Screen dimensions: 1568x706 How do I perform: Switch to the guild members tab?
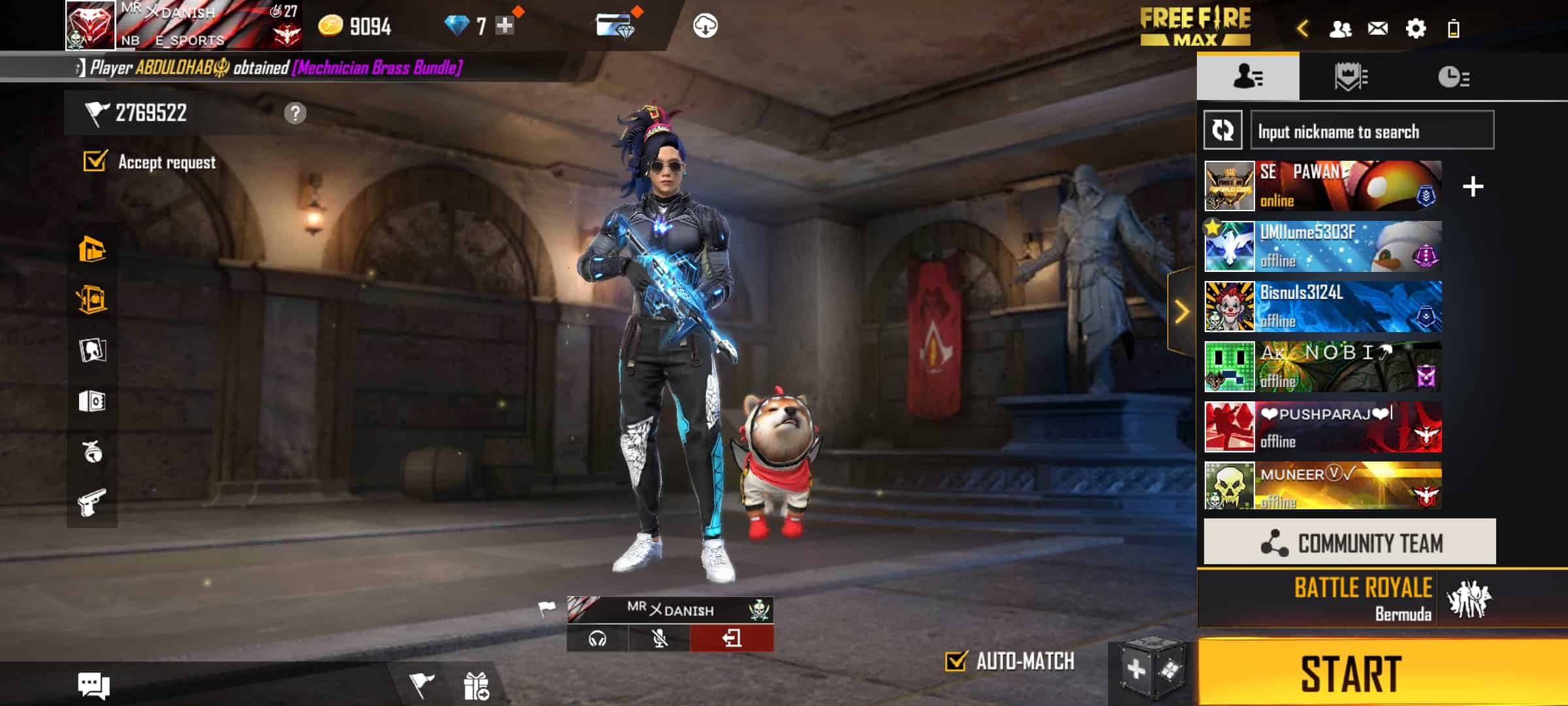(1350, 77)
